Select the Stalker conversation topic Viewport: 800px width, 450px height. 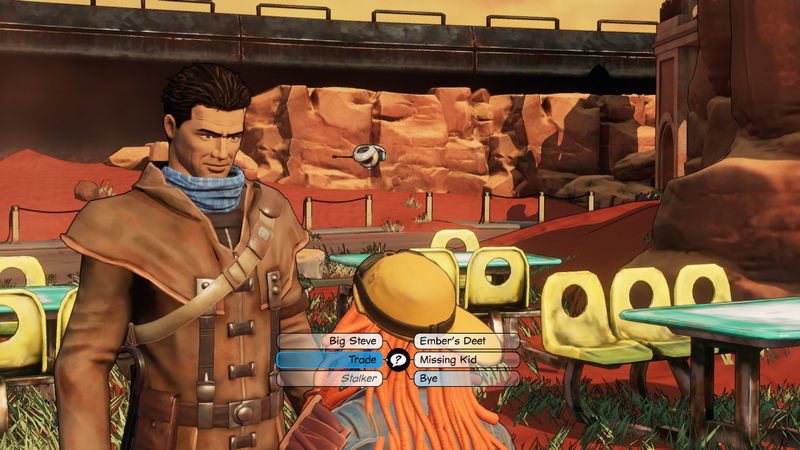332,379
